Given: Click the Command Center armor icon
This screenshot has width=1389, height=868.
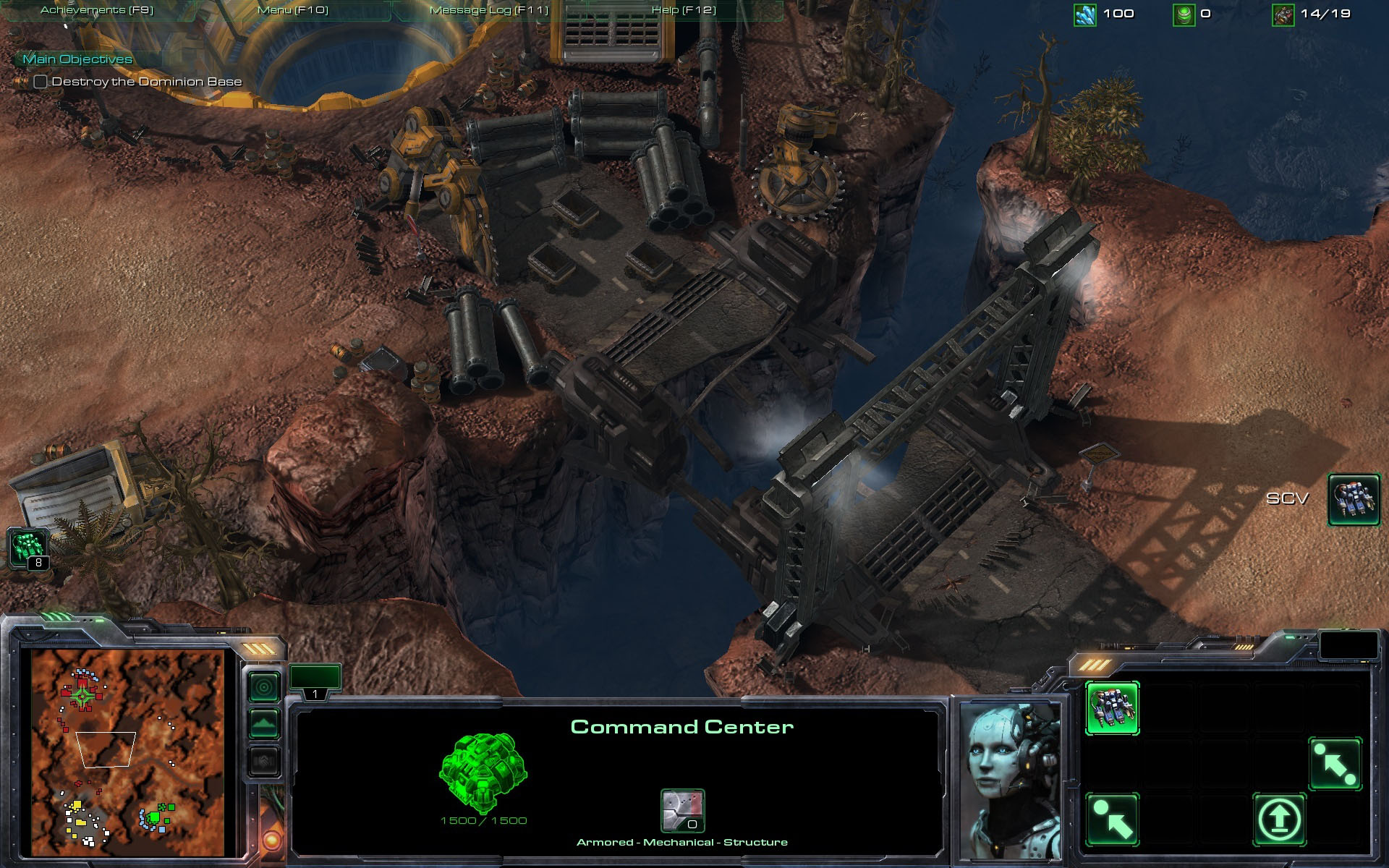Looking at the screenshot, I should (x=682, y=810).
